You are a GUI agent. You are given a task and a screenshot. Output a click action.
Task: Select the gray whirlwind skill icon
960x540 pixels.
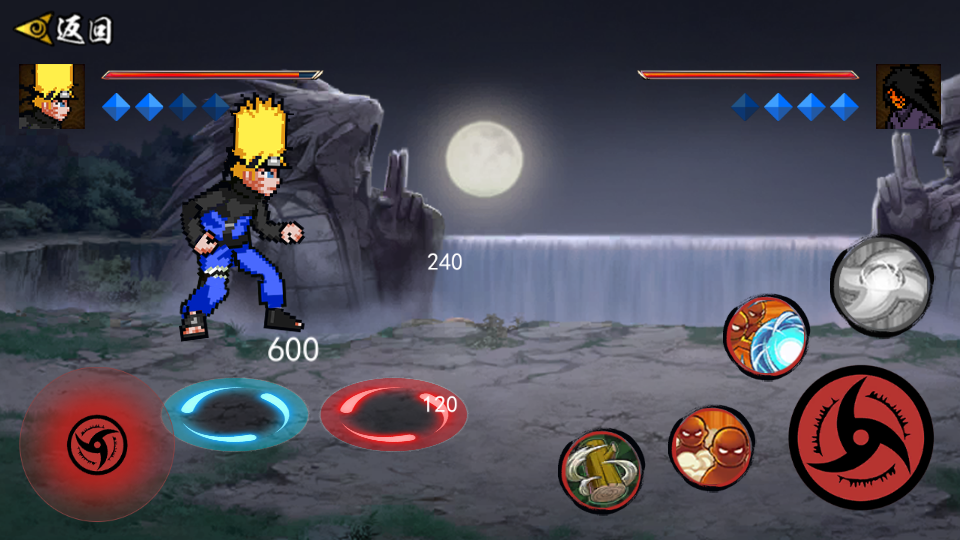point(881,285)
